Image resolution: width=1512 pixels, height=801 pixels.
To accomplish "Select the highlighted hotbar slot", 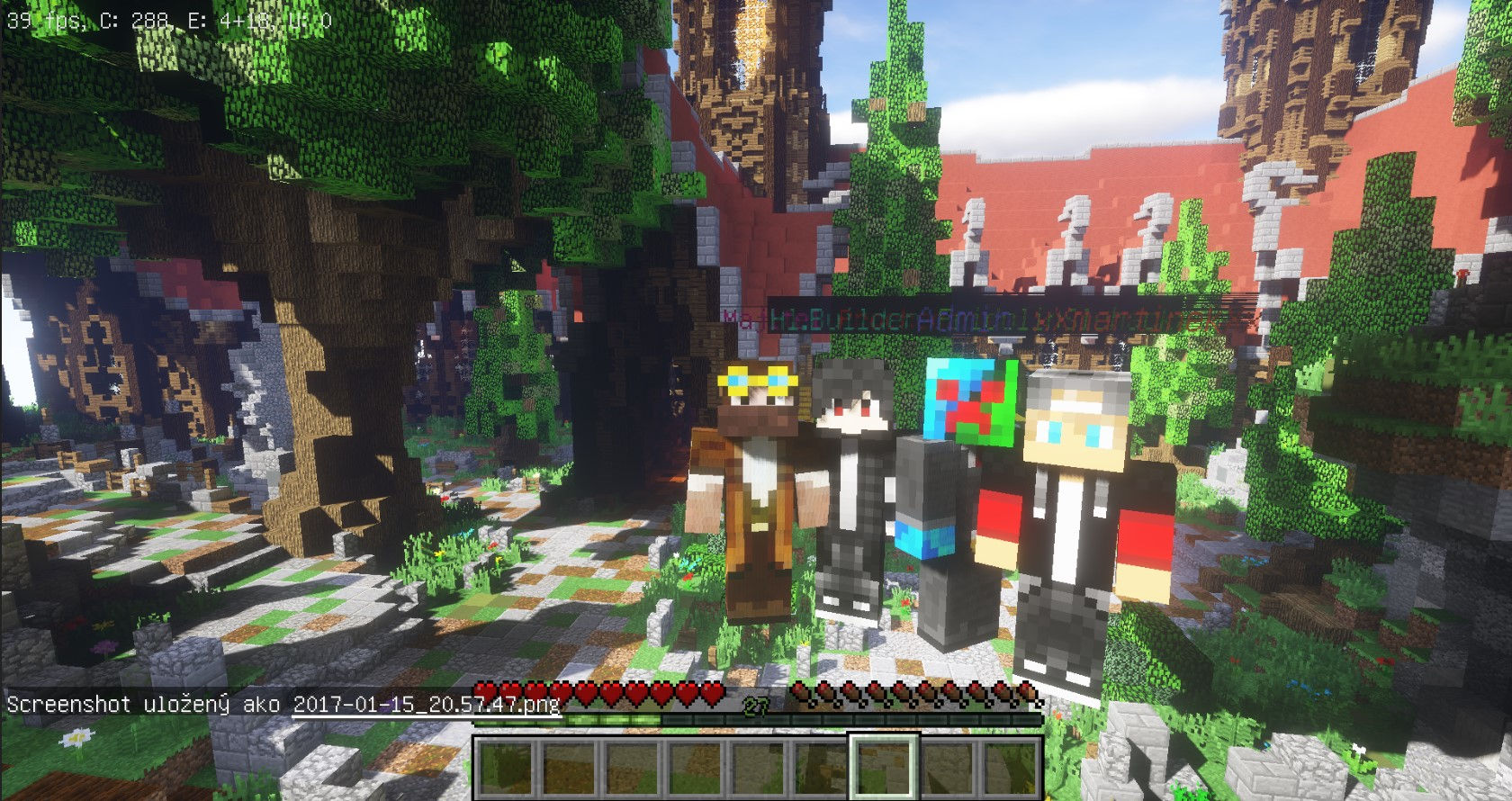I will 884,766.
